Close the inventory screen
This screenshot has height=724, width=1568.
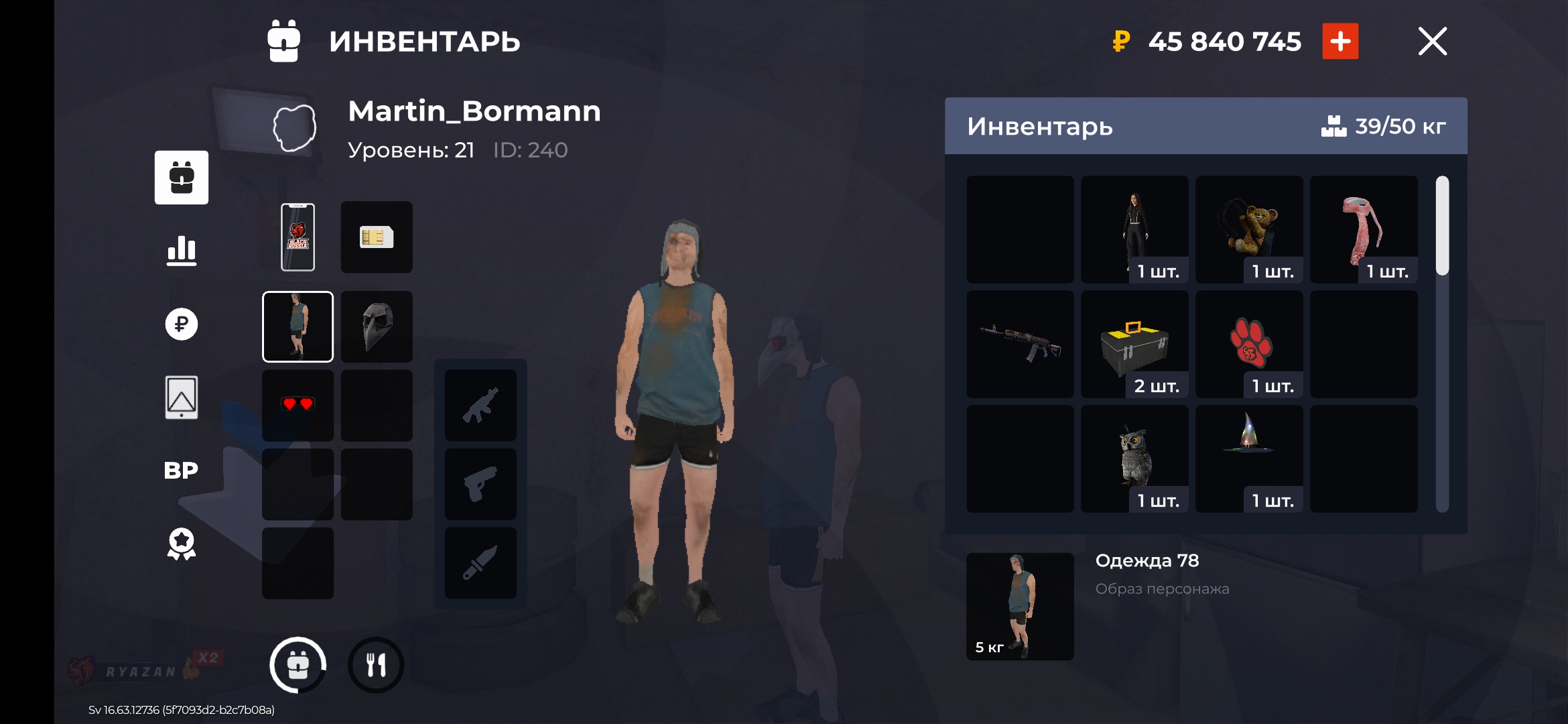(x=1432, y=42)
